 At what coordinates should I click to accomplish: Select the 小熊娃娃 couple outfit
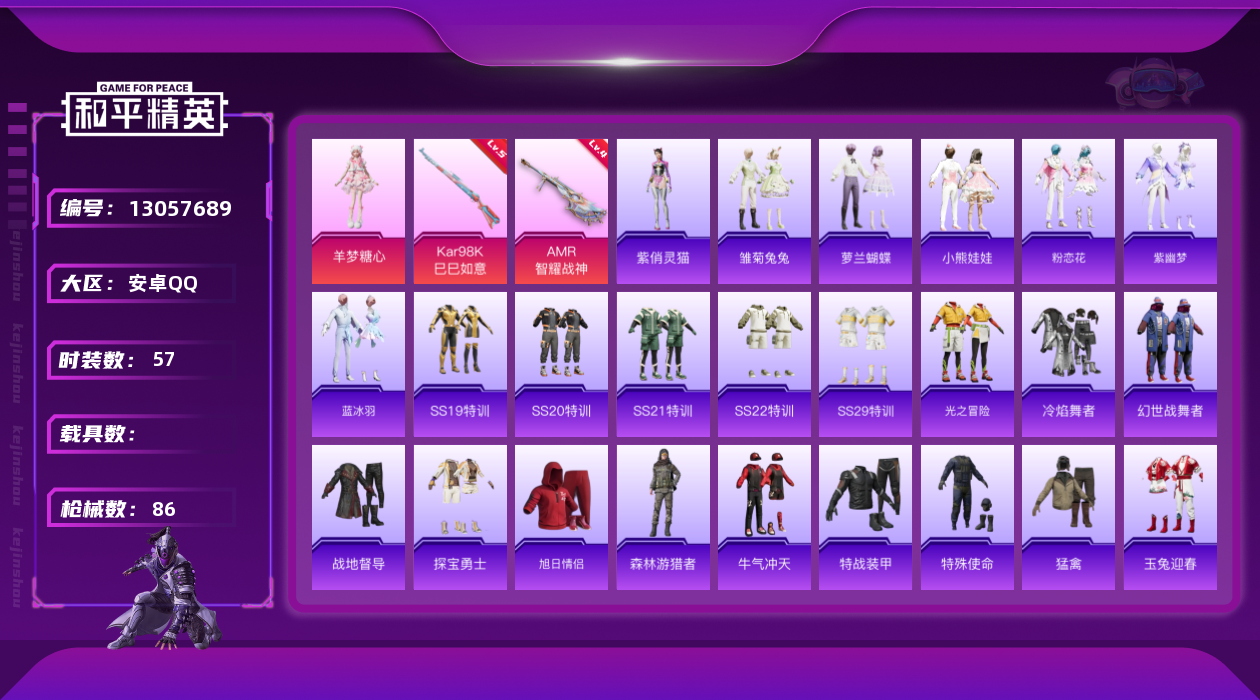[x=967, y=210]
